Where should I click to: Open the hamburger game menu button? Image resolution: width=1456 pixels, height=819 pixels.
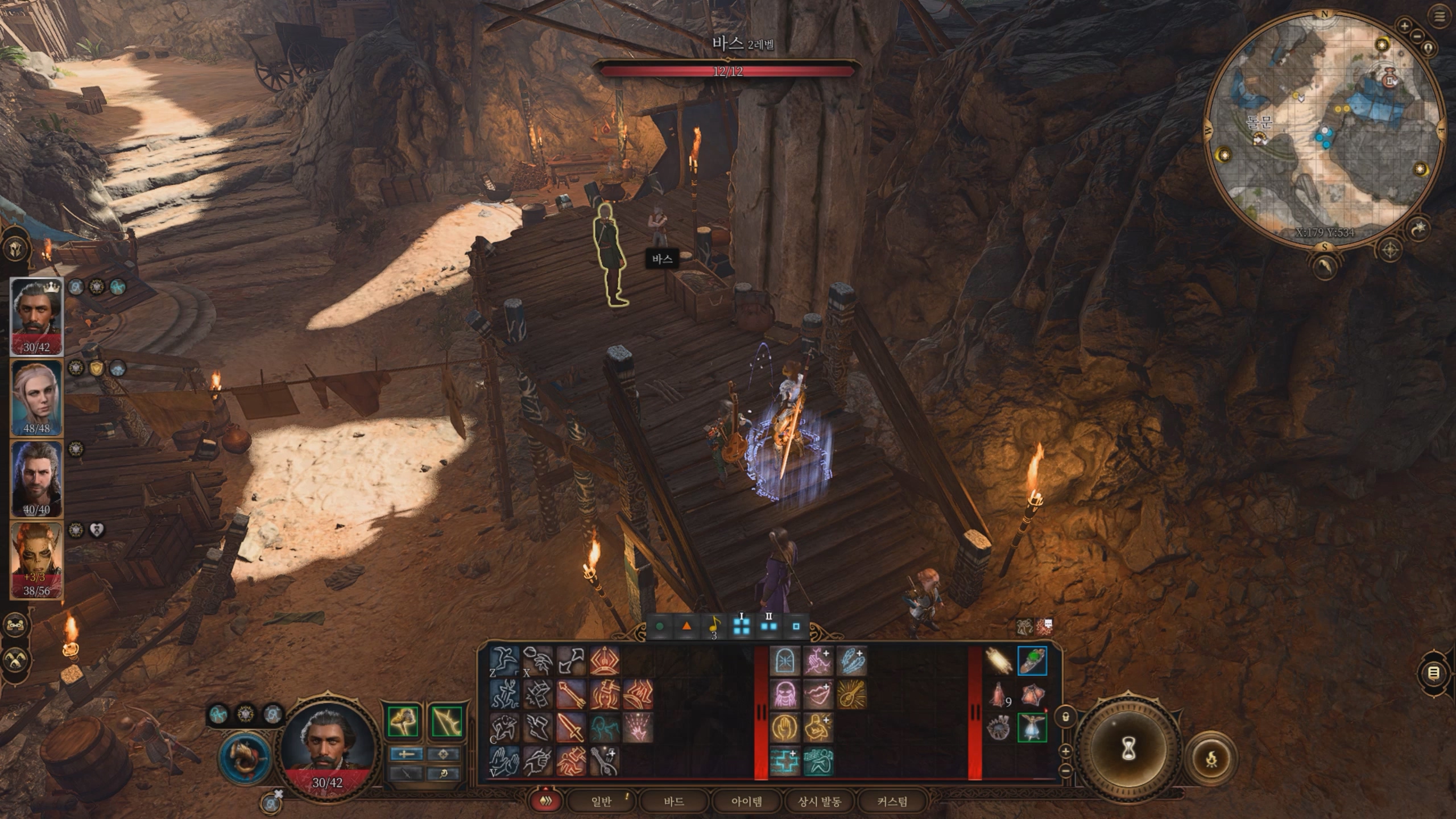pyautogui.click(x=1440, y=16)
